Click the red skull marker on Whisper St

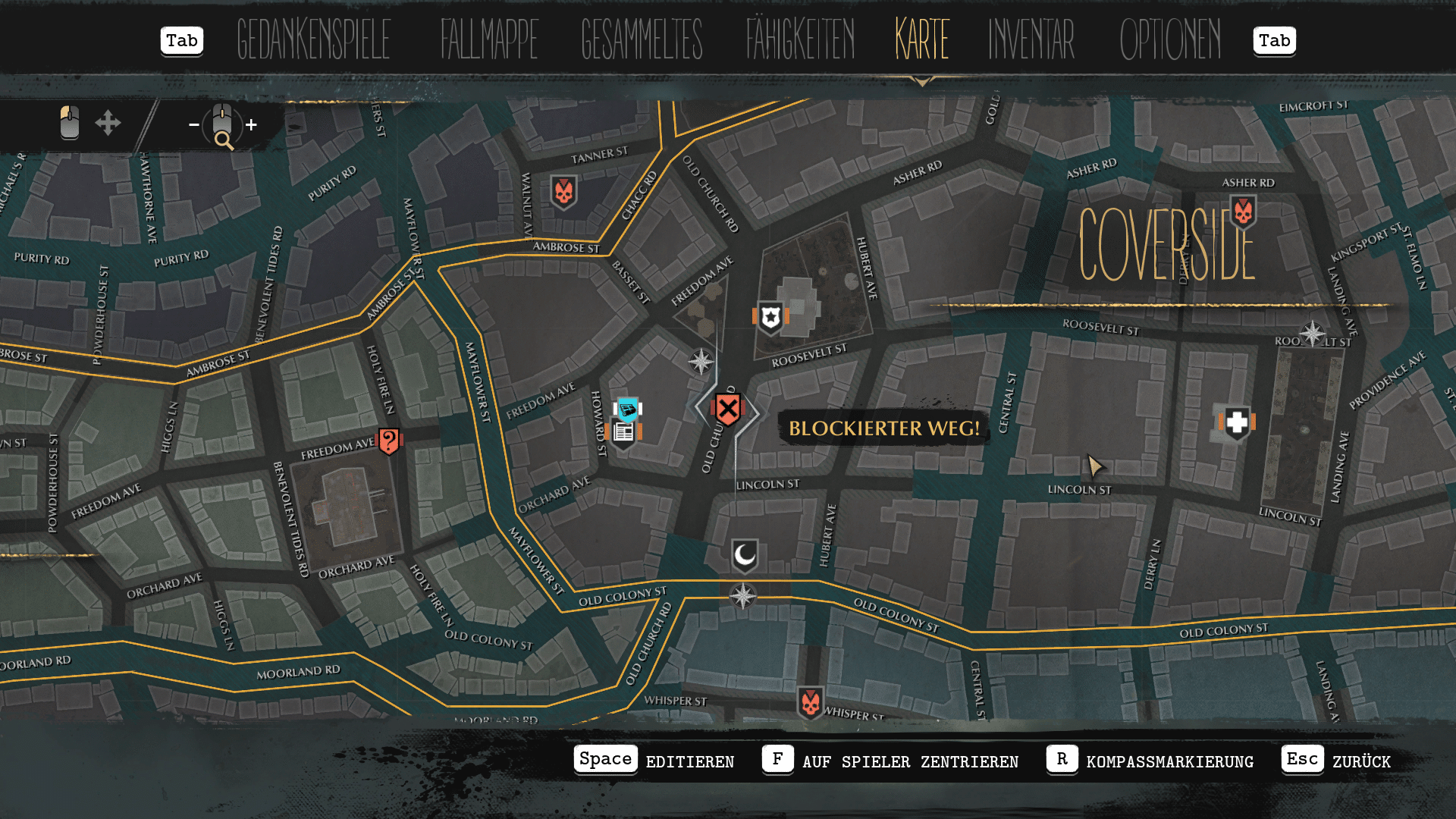pos(810,703)
